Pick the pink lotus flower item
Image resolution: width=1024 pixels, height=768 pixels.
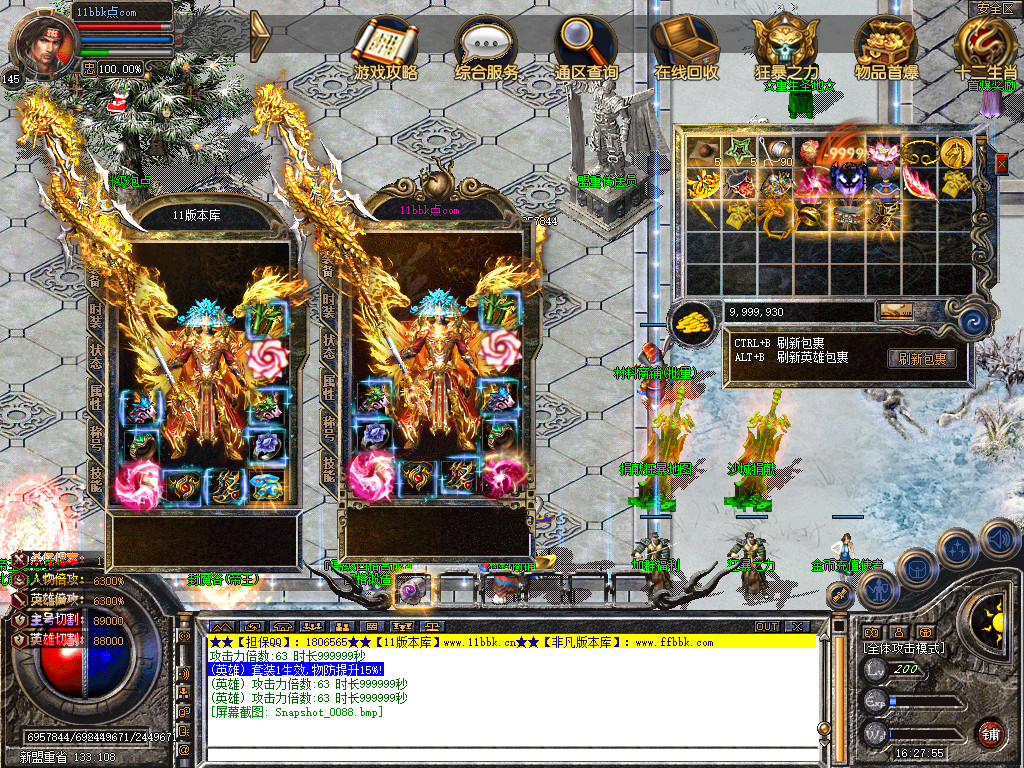[883, 152]
